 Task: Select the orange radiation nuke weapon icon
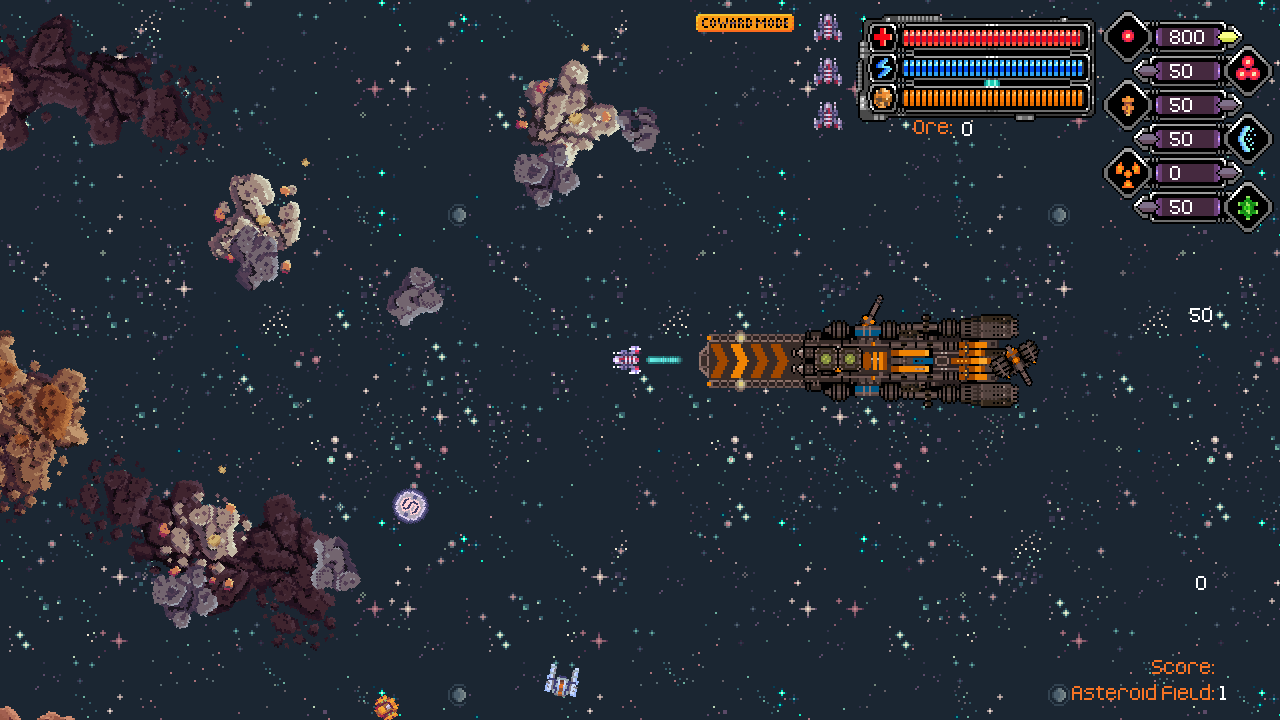click(1128, 173)
